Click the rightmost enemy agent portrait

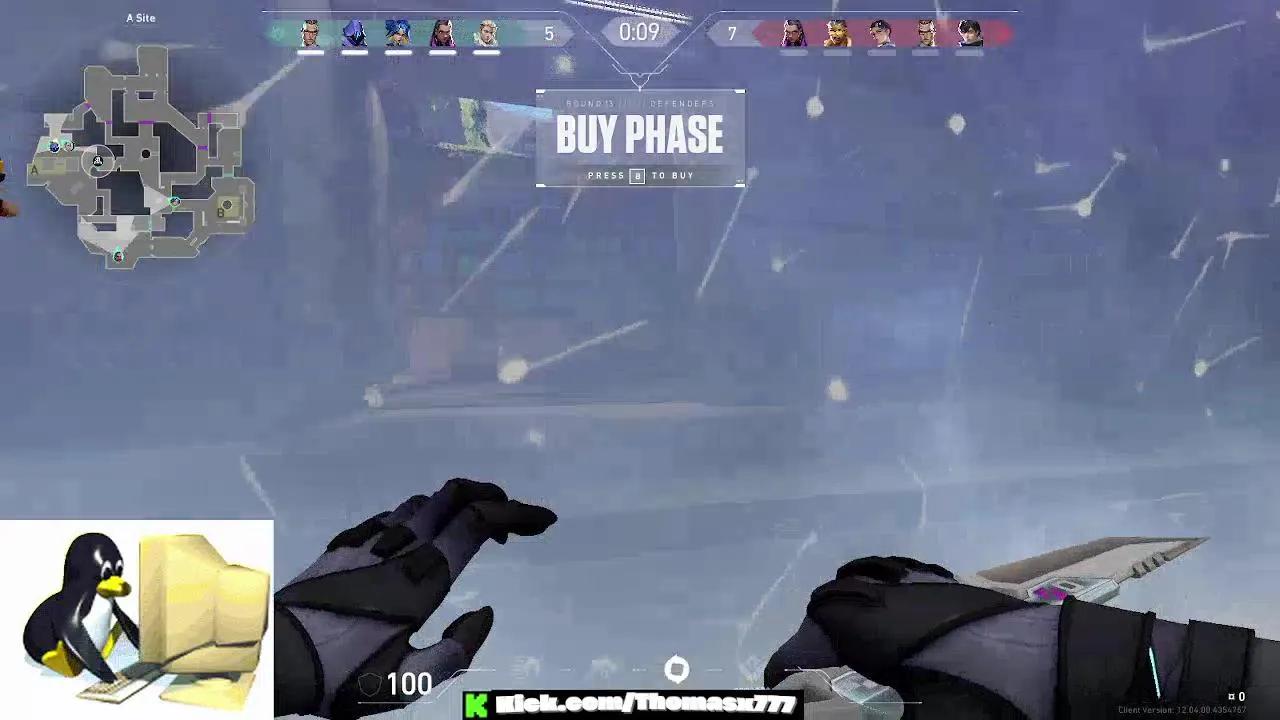[x=970, y=30]
